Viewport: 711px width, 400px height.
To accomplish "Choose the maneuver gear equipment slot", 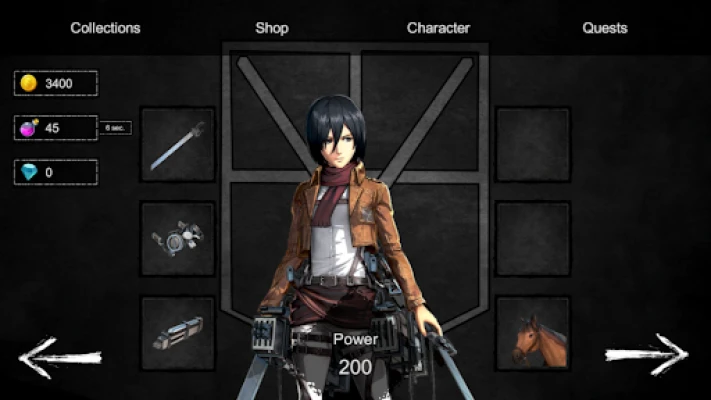I will (178, 239).
